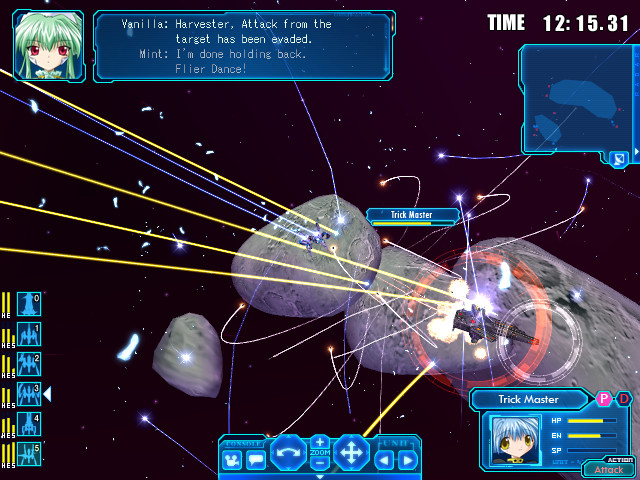Select unit 0 in the unit list

click(x=29, y=304)
